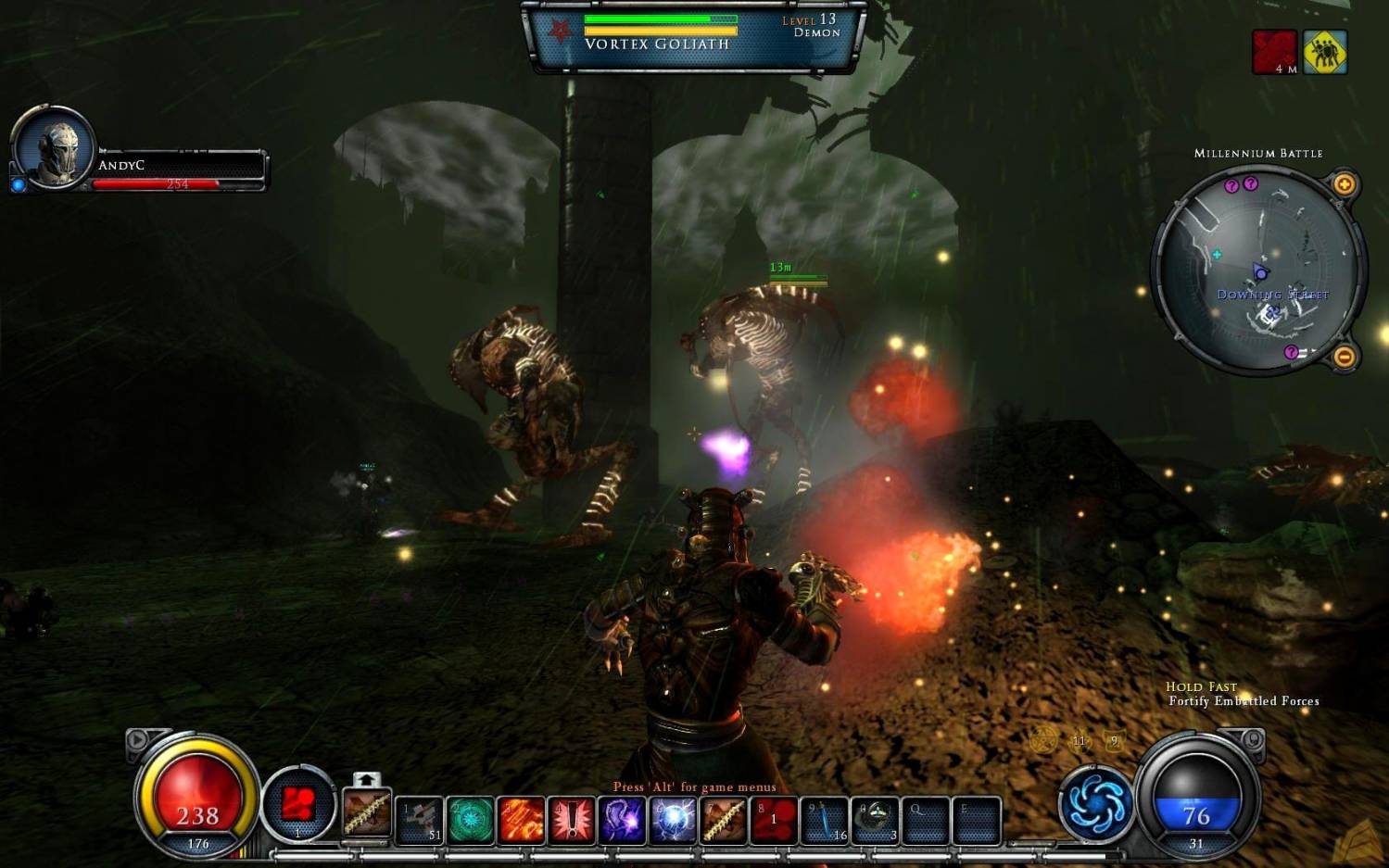Use the blue injector in slot 9
Viewport: 1389px width, 868px height.
pos(824,821)
